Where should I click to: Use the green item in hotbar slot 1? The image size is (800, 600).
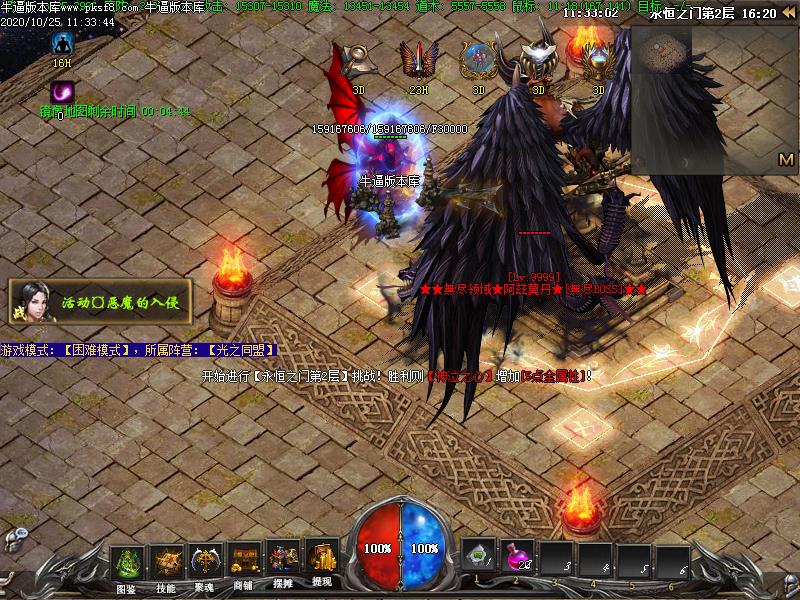pos(479,558)
